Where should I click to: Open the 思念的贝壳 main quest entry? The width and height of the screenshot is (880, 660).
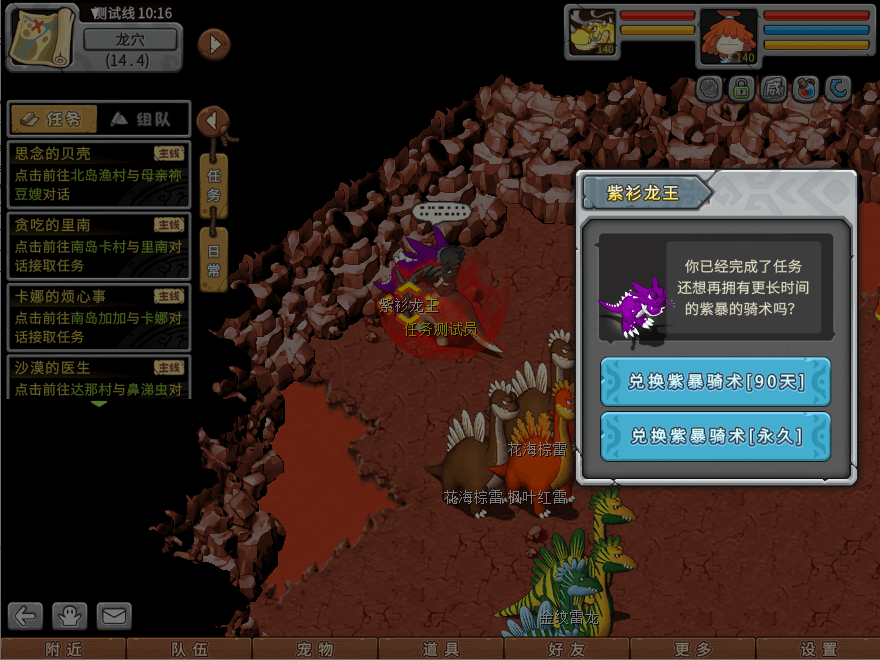(98, 171)
